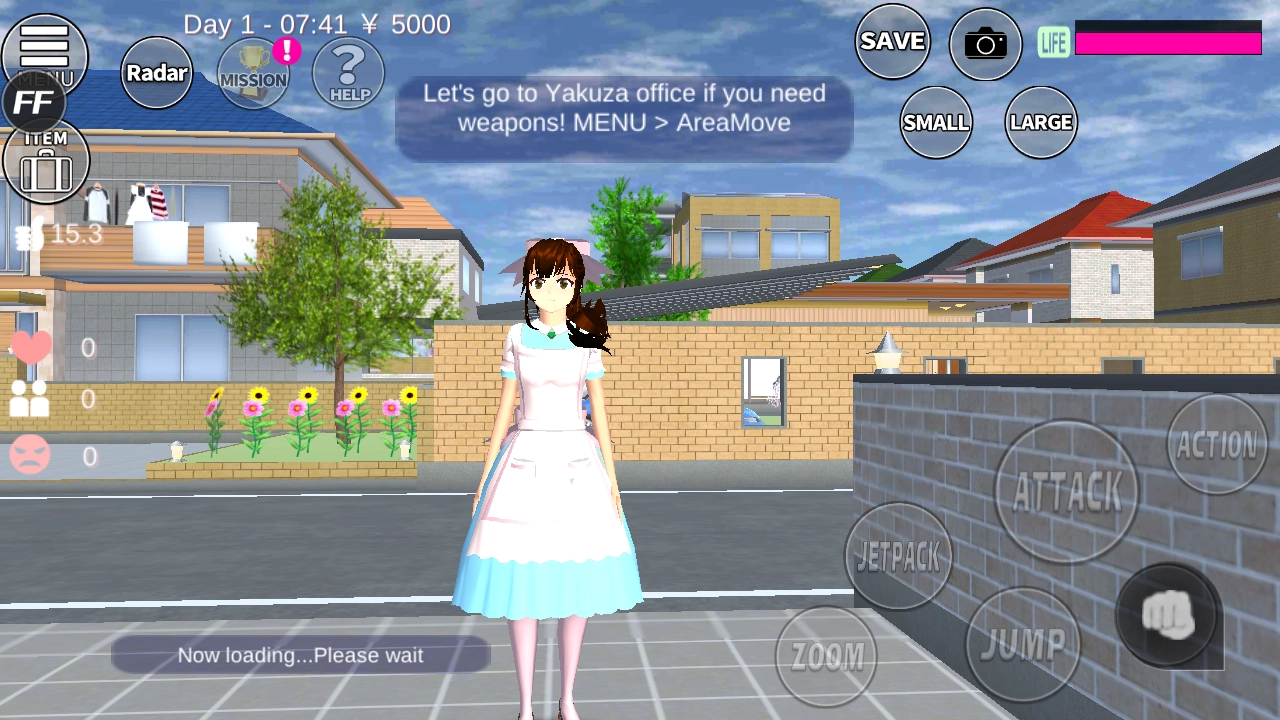Activate the JETPACK button
Screen dimensions: 1280x720
898,556
